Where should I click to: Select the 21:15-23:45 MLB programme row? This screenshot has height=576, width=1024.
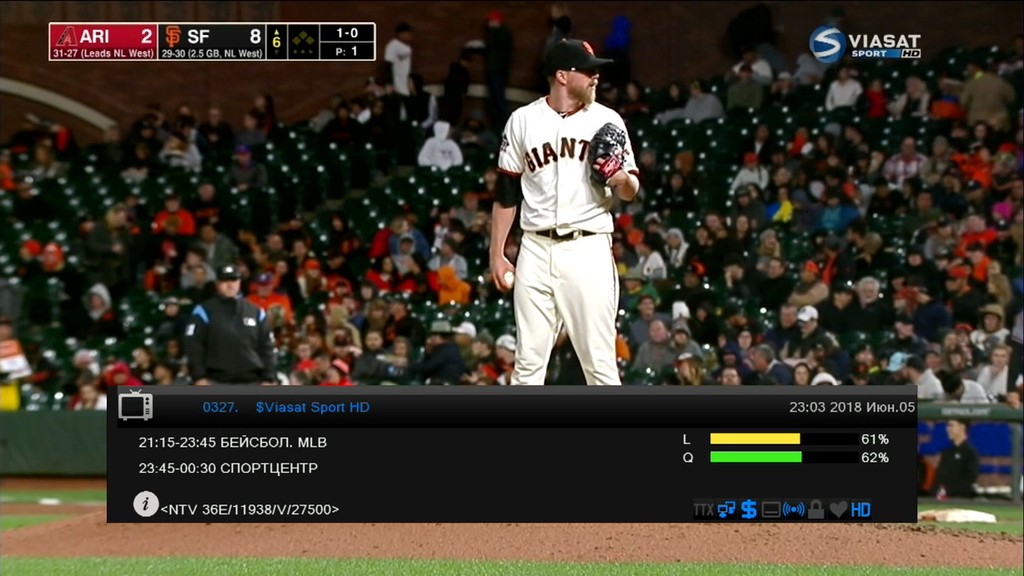point(233,441)
